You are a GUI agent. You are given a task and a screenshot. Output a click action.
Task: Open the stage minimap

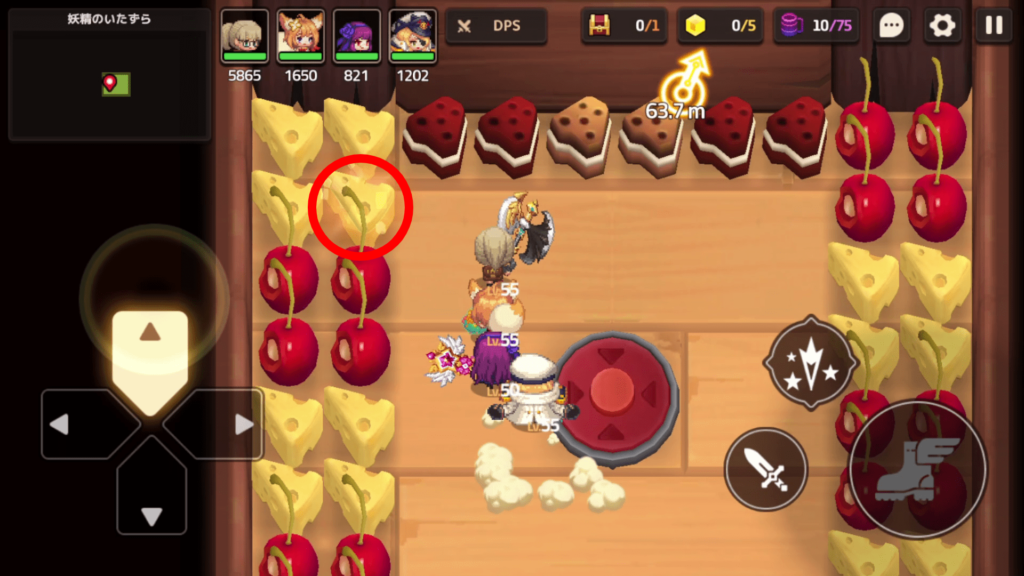[109, 75]
